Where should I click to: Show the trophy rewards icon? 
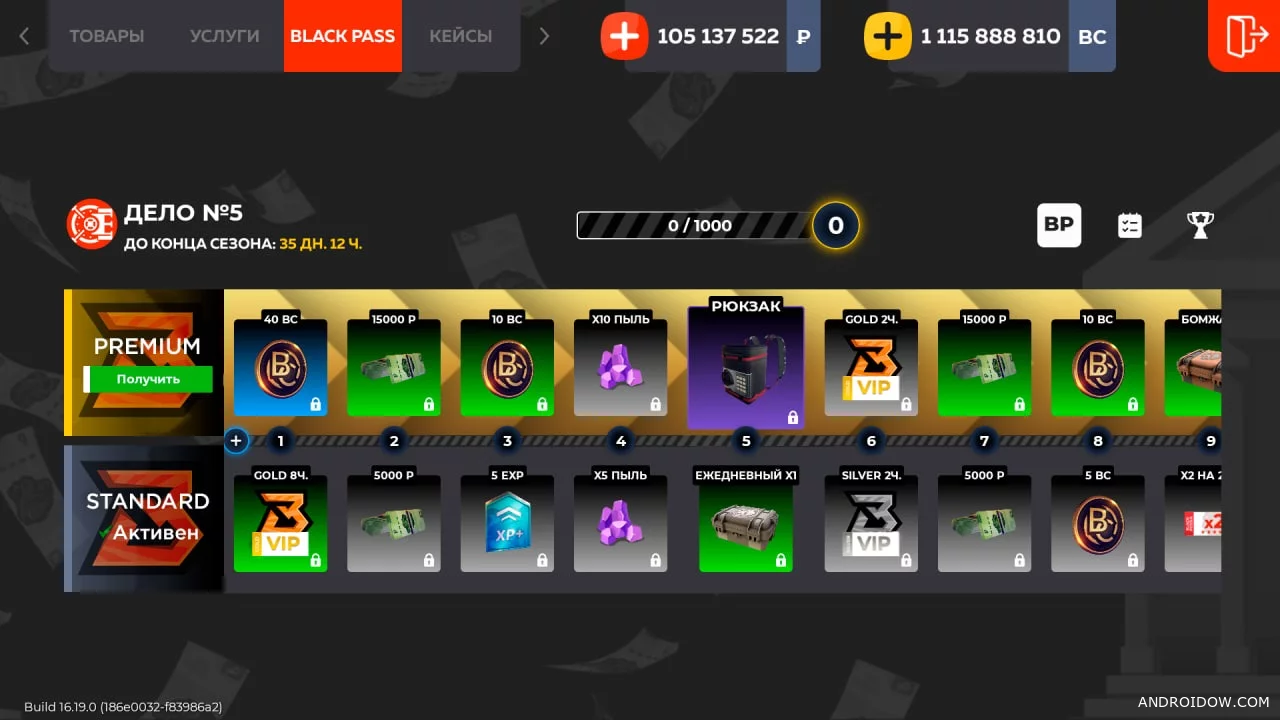(1200, 225)
